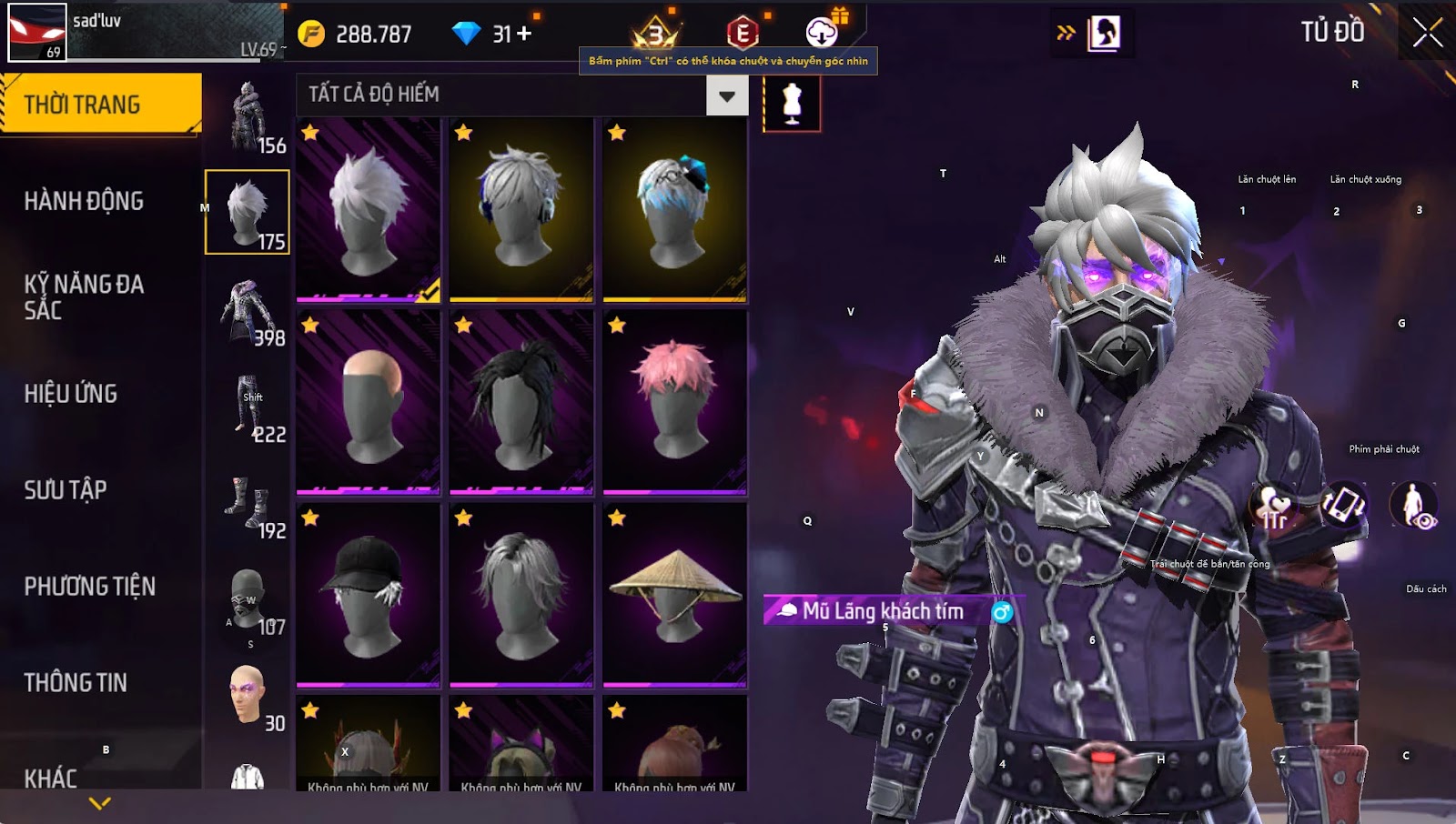Select the HIỆU ỨNG category
1456x824 pixels.
point(71,394)
